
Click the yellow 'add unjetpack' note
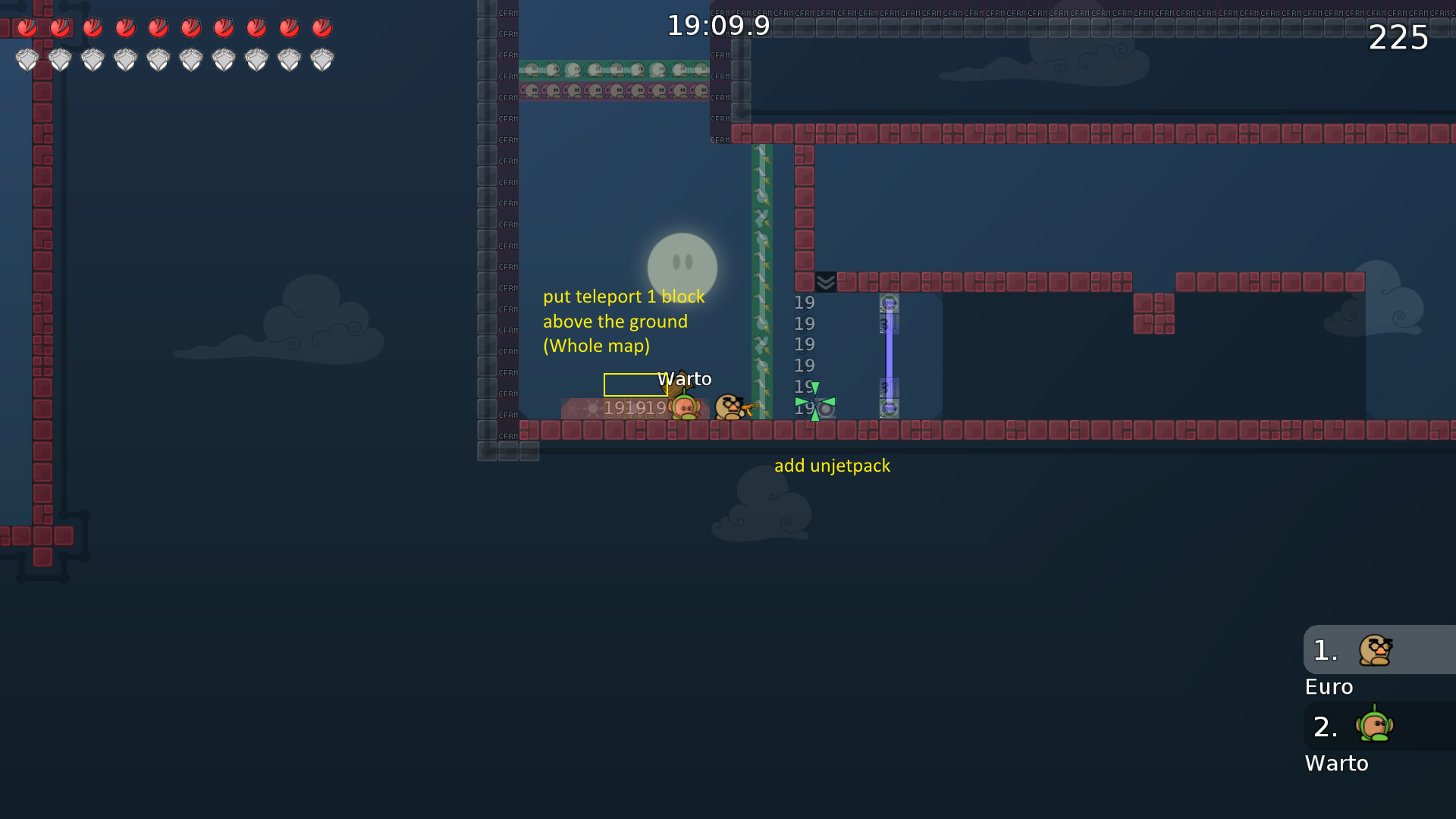[833, 466]
